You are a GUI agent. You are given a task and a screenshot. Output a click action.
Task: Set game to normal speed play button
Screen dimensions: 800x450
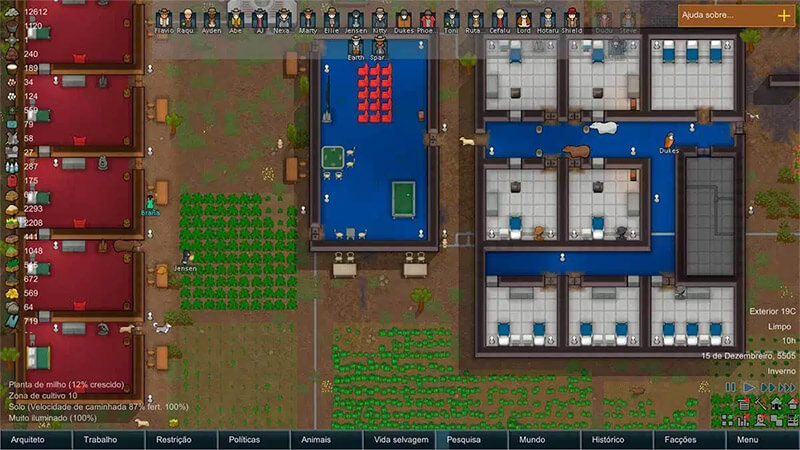pos(747,387)
